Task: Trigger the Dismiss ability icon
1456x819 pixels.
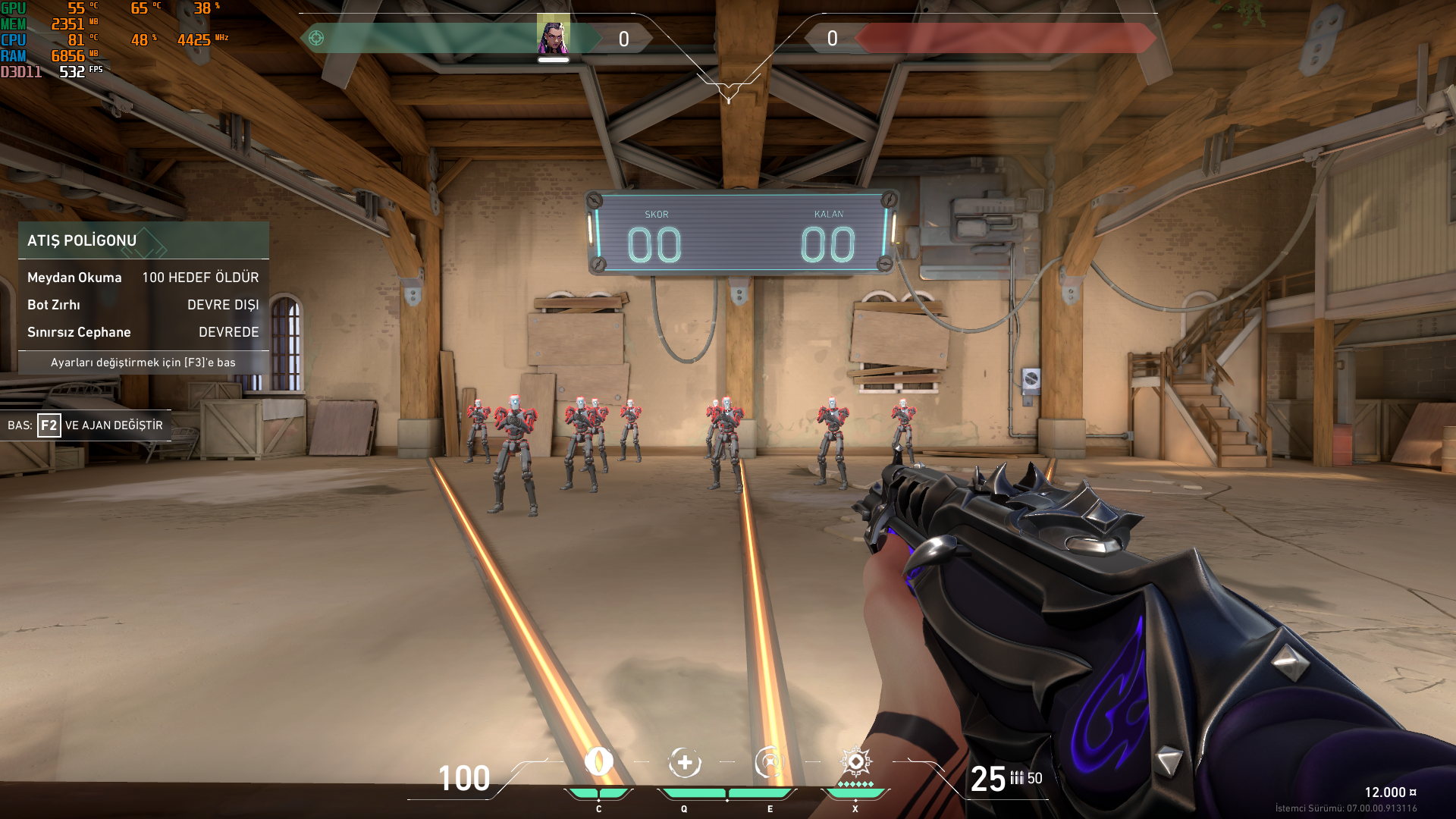Action: (x=769, y=762)
